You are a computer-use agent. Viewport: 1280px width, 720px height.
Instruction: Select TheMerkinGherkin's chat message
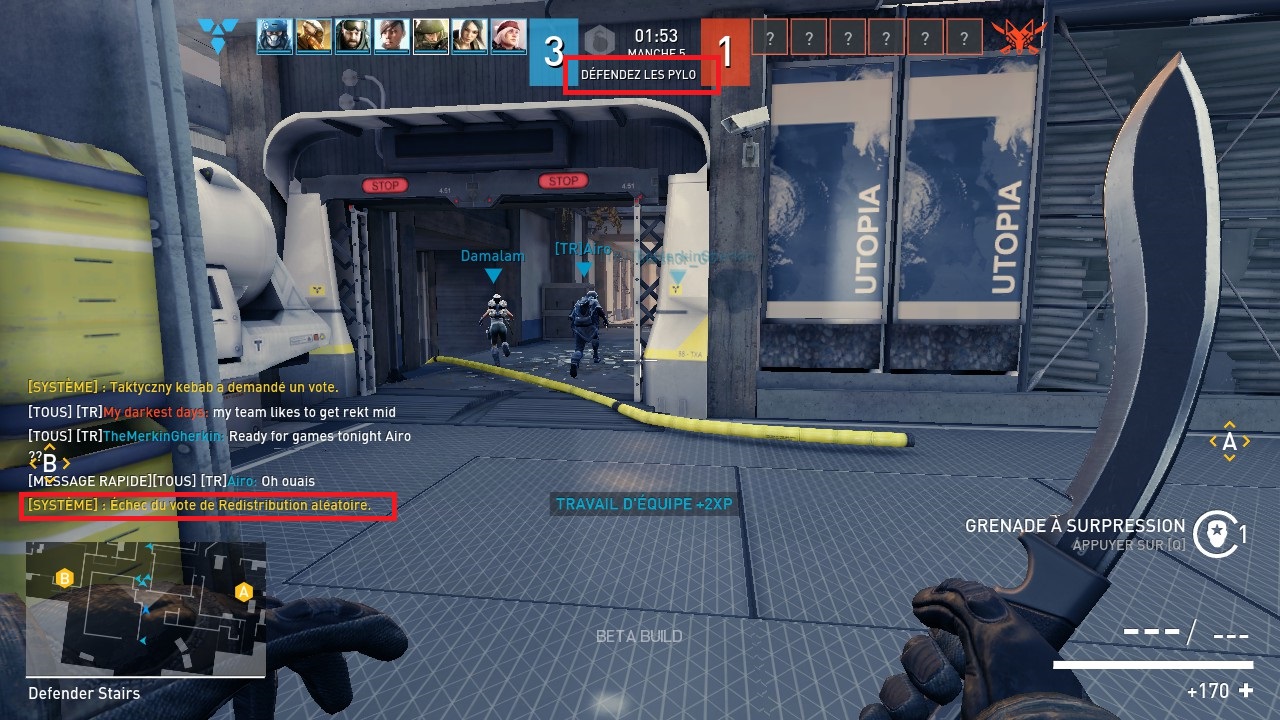point(220,437)
